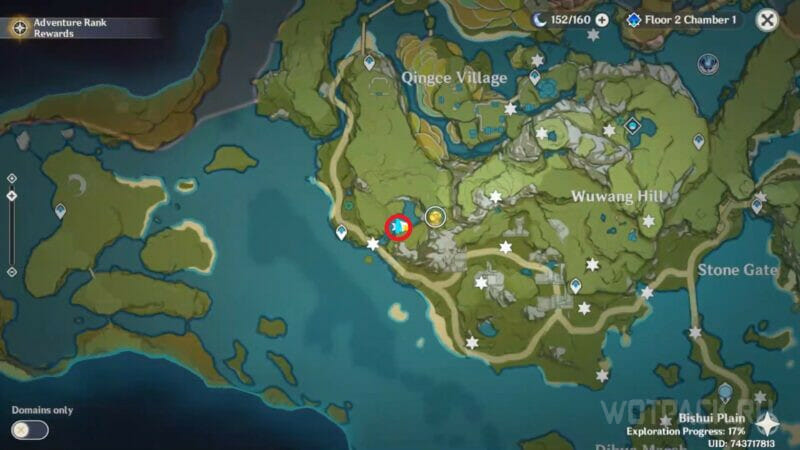Click the zoom-in button atop the zoom slider
The height and width of the screenshot is (450, 800).
[11, 178]
